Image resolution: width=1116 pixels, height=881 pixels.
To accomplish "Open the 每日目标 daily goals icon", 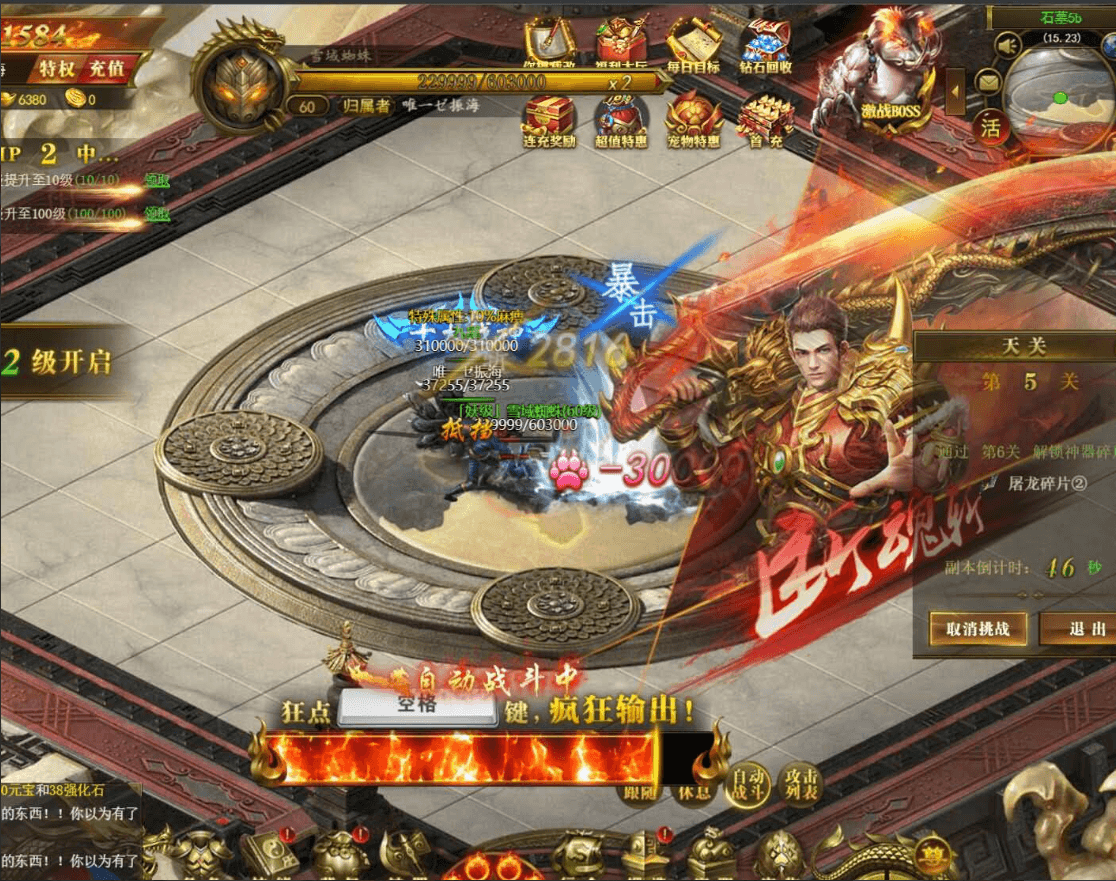I will coord(694,45).
